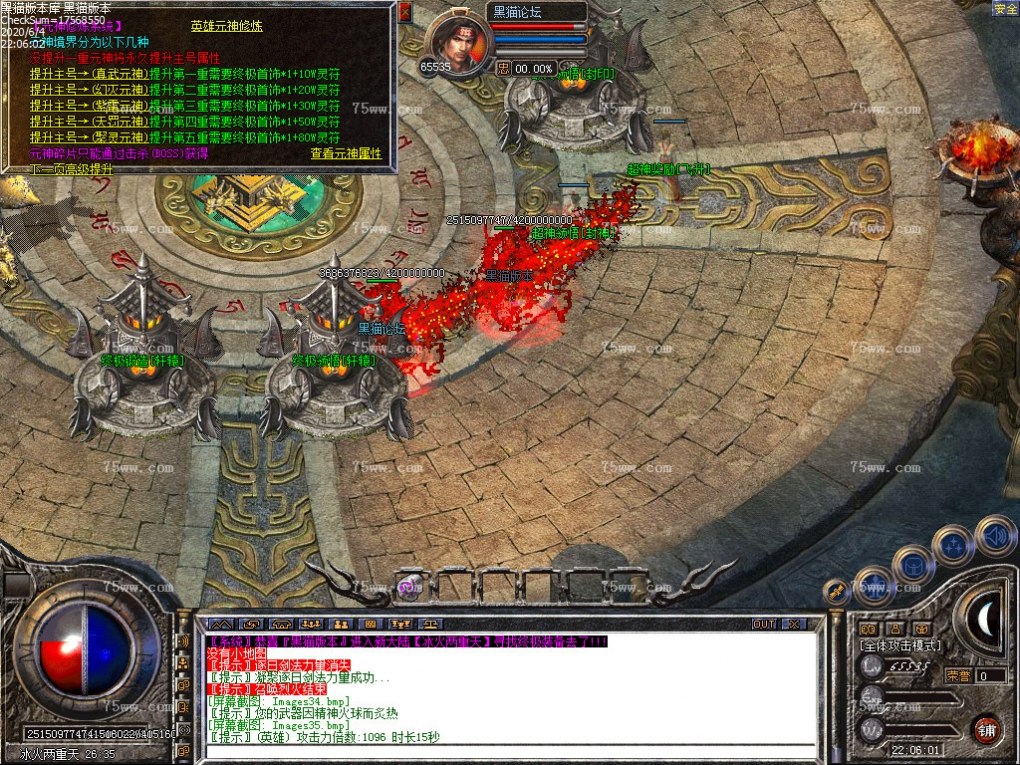Open the bag round button
Viewport: 1020px width, 765px height.
(913, 565)
